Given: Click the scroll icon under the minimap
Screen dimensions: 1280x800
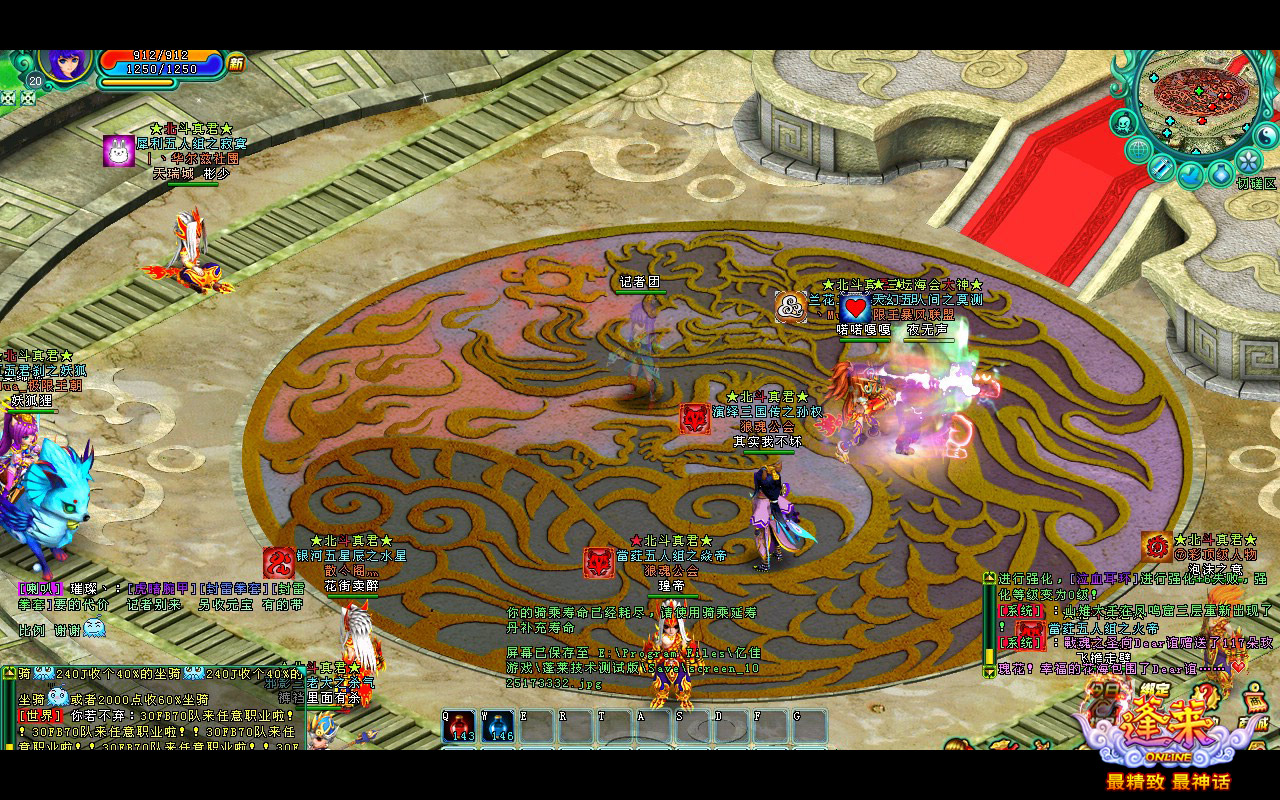Looking at the screenshot, I should point(1161,167).
